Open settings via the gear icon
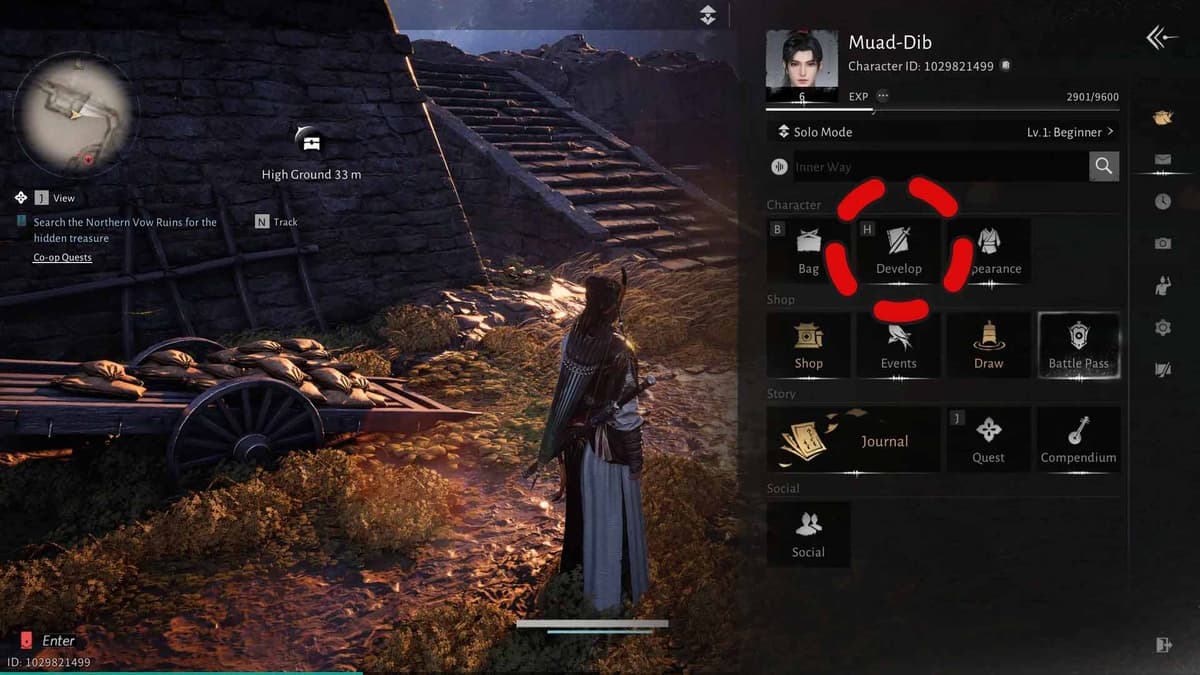The width and height of the screenshot is (1200, 675). click(1162, 327)
